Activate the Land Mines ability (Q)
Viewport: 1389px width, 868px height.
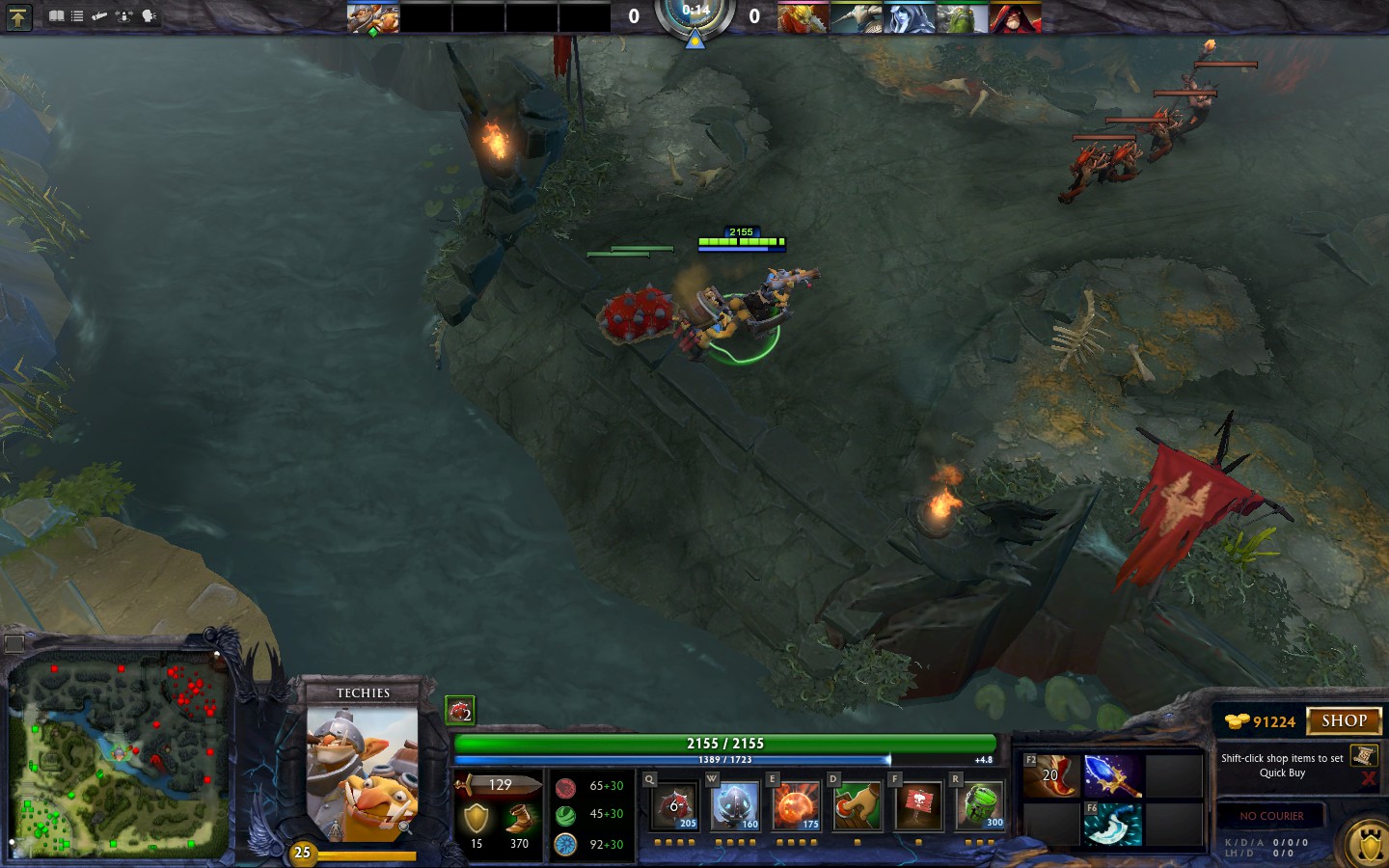coord(674,806)
